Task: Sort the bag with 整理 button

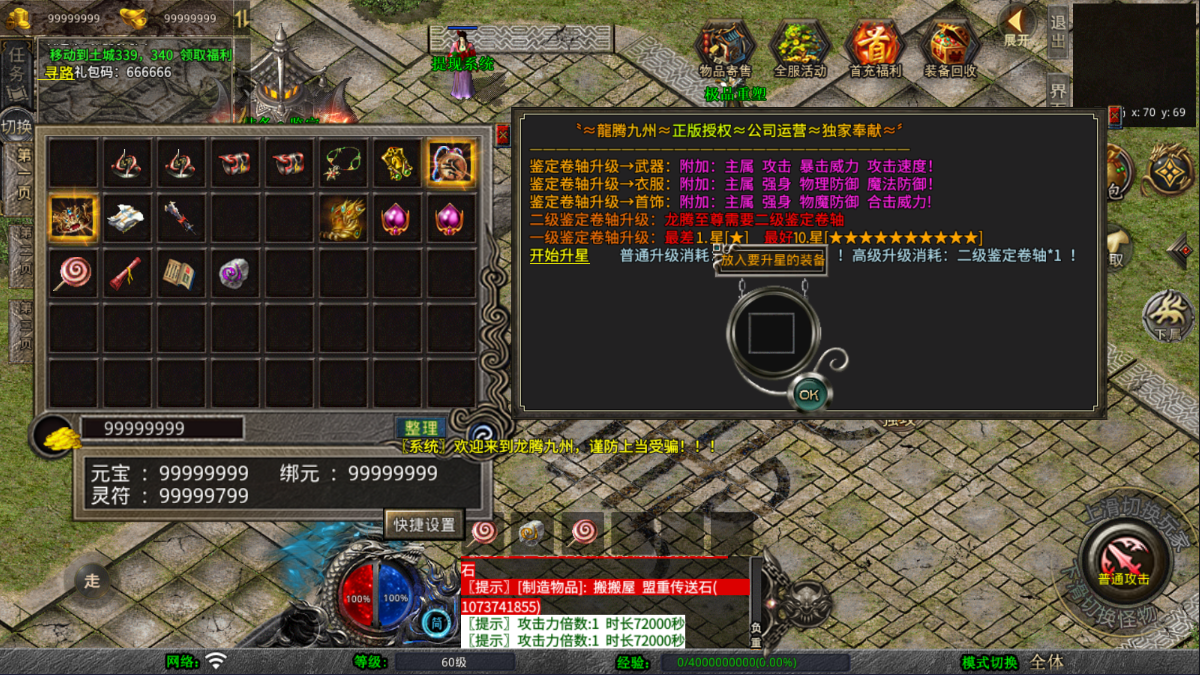Action: 420,428
